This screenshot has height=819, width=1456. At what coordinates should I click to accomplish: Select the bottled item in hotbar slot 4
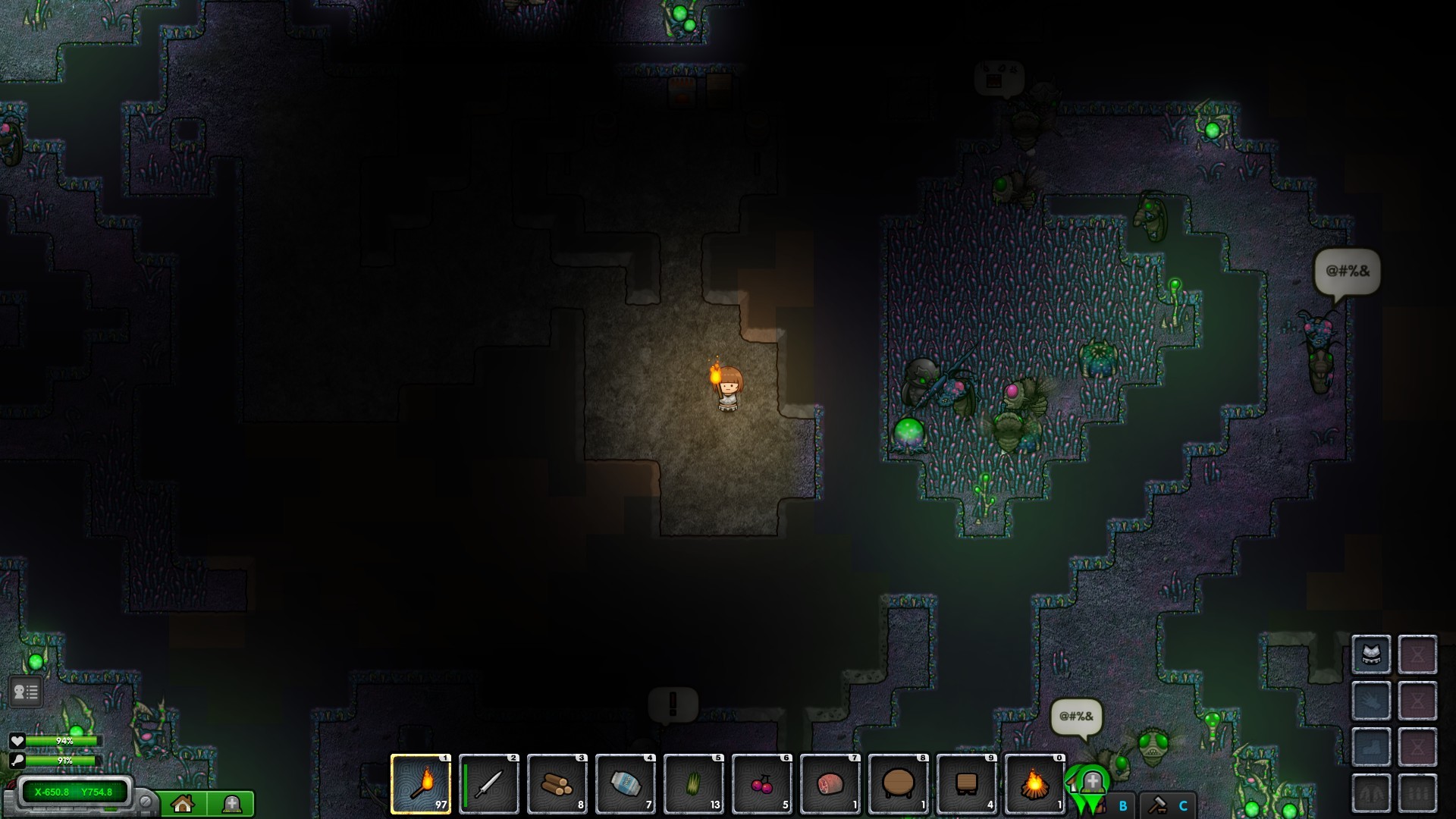(626, 785)
